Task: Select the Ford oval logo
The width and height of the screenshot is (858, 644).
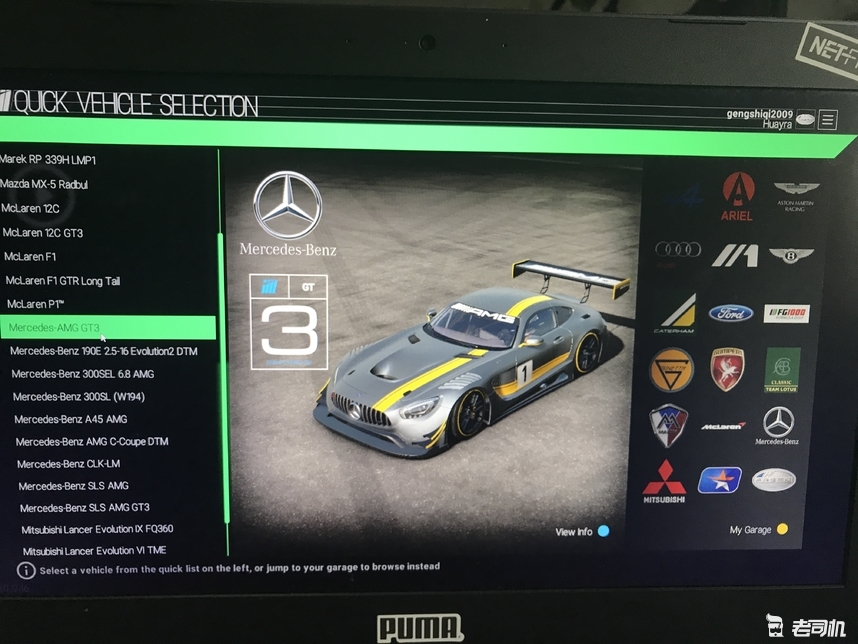Action: point(731,313)
